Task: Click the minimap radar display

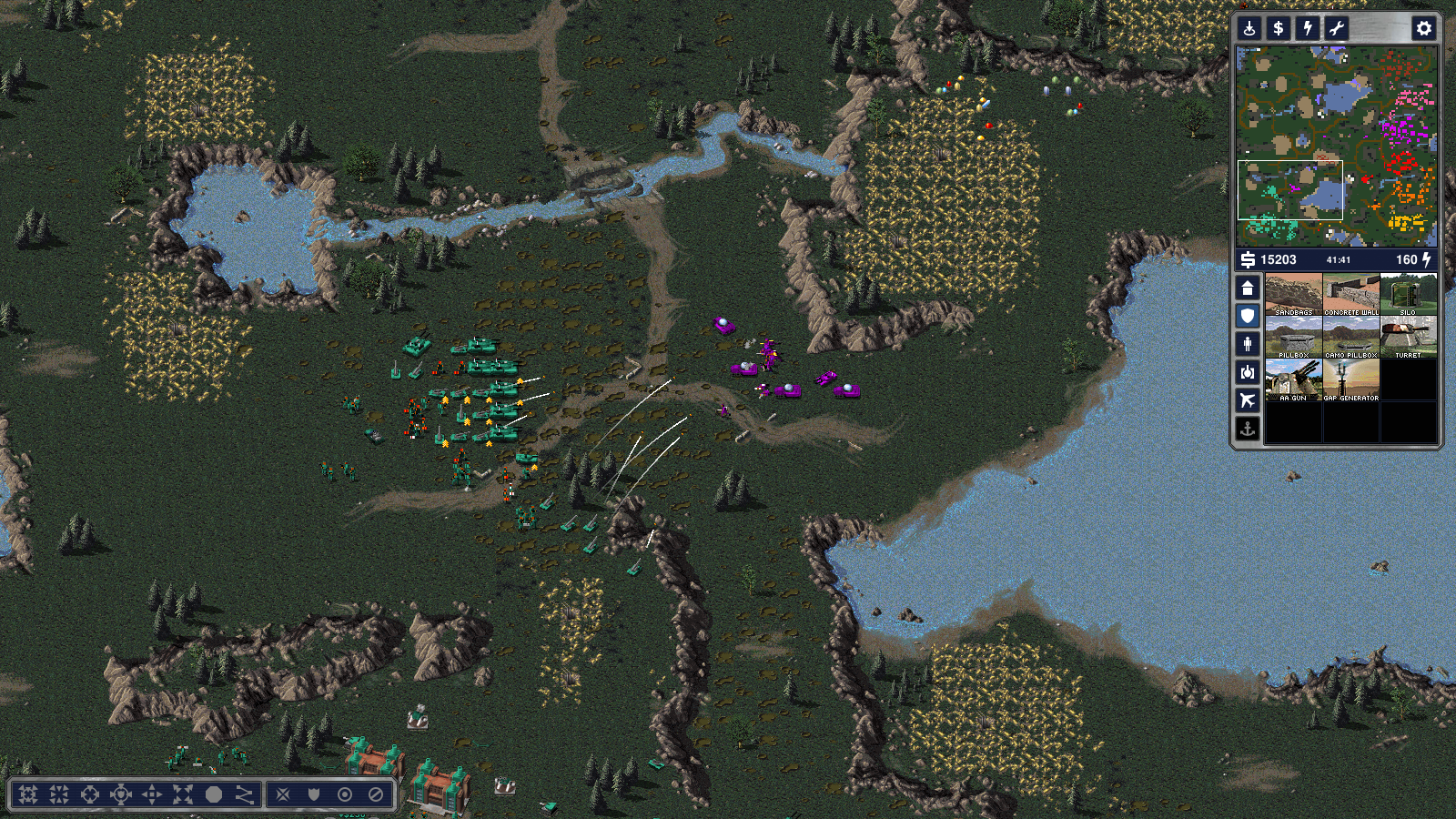Action: (1336, 147)
